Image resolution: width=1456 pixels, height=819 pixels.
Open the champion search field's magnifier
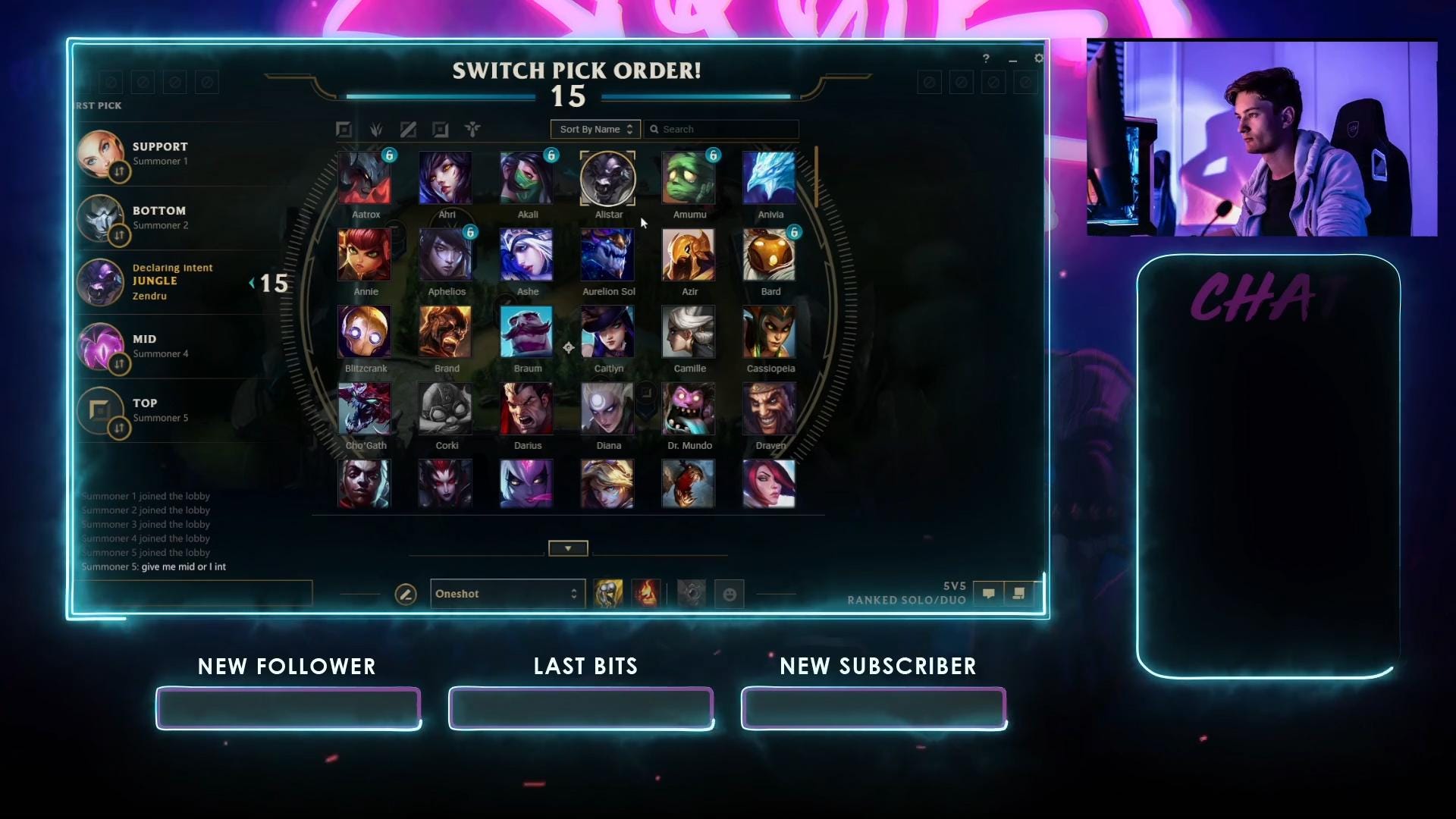click(x=655, y=129)
